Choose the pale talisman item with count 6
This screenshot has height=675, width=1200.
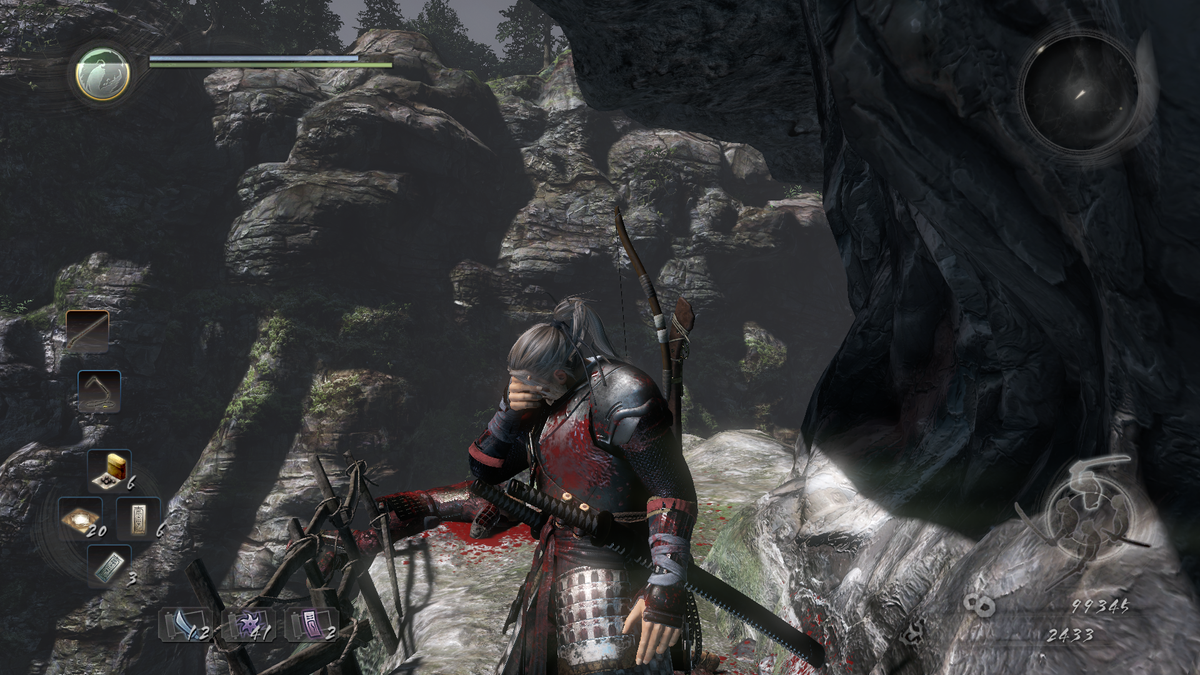(x=138, y=517)
